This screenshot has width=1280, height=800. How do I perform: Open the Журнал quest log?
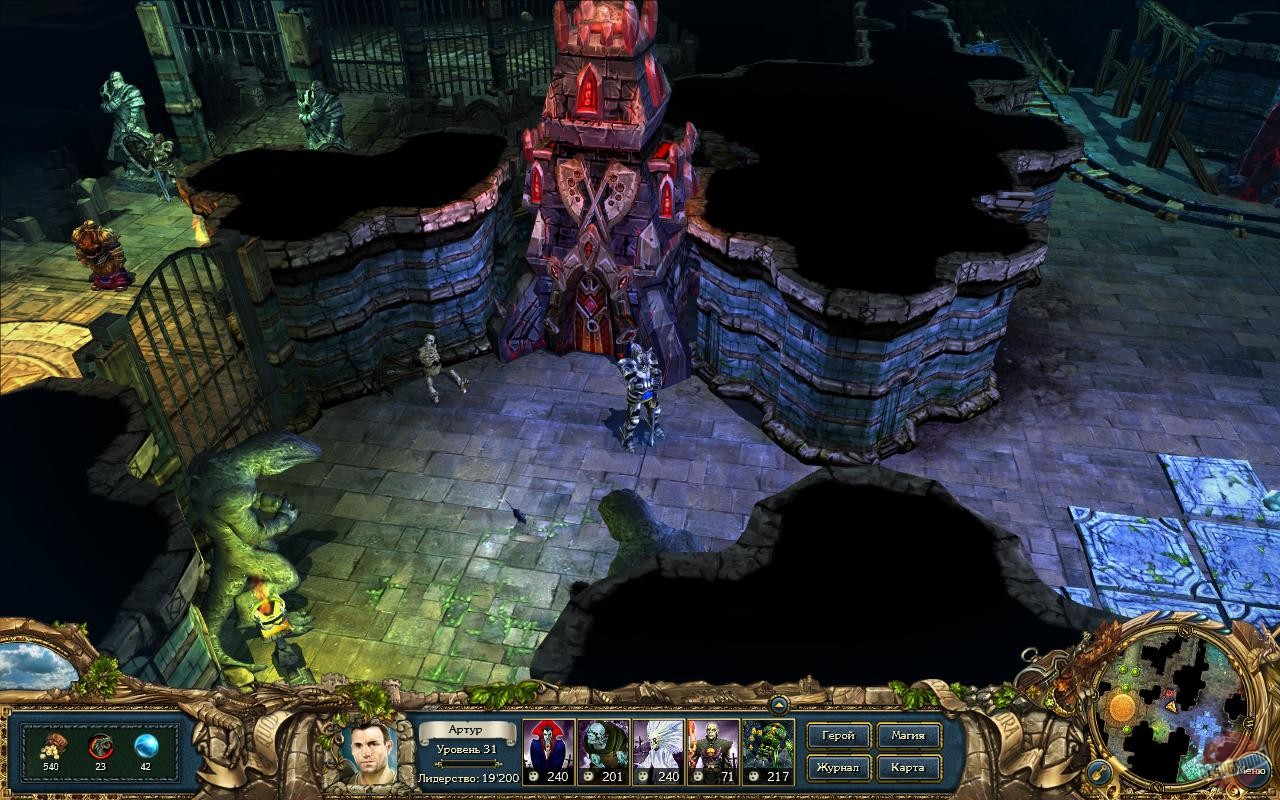pyautogui.click(x=838, y=768)
